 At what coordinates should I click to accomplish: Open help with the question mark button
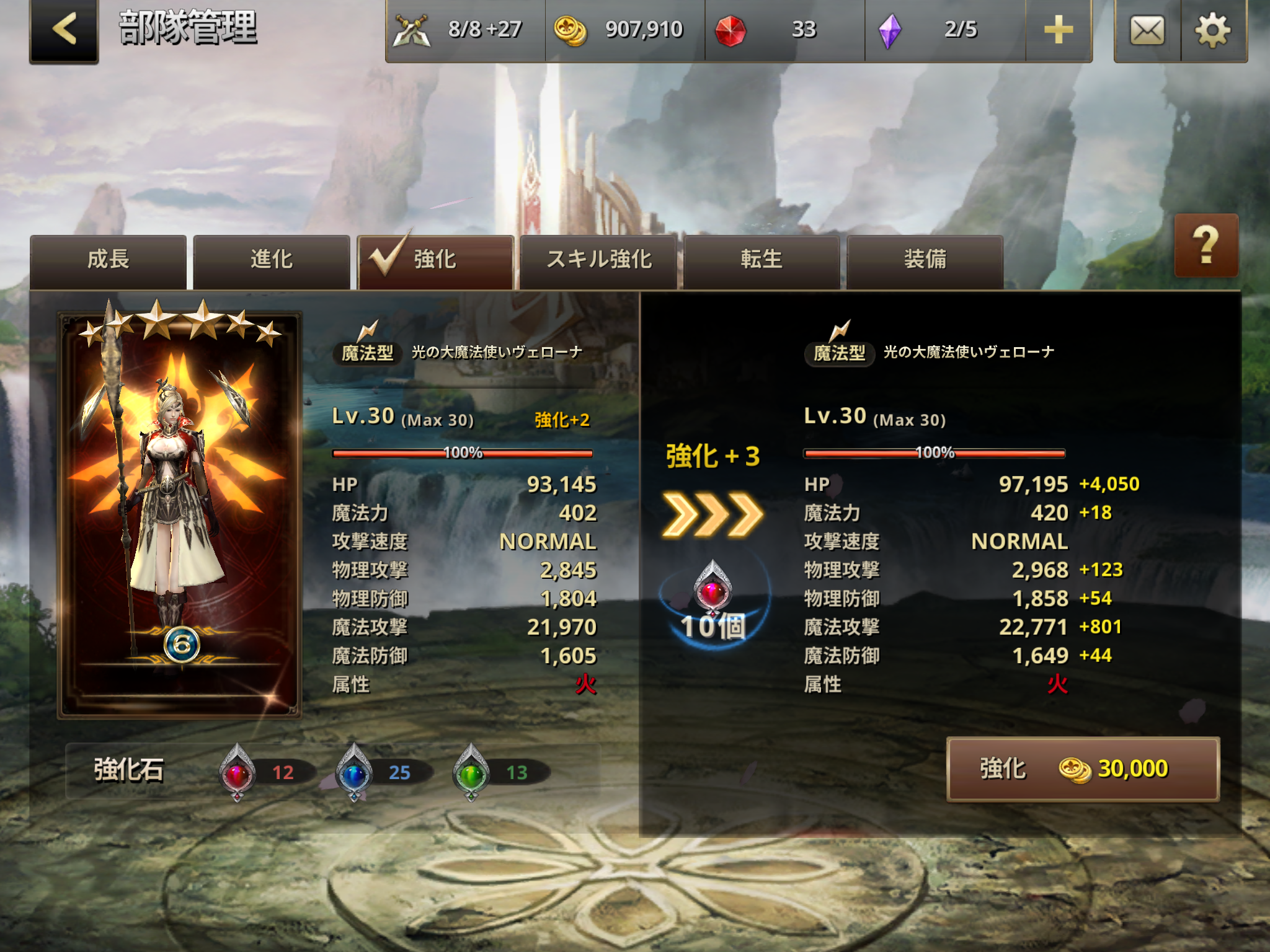point(1206,245)
